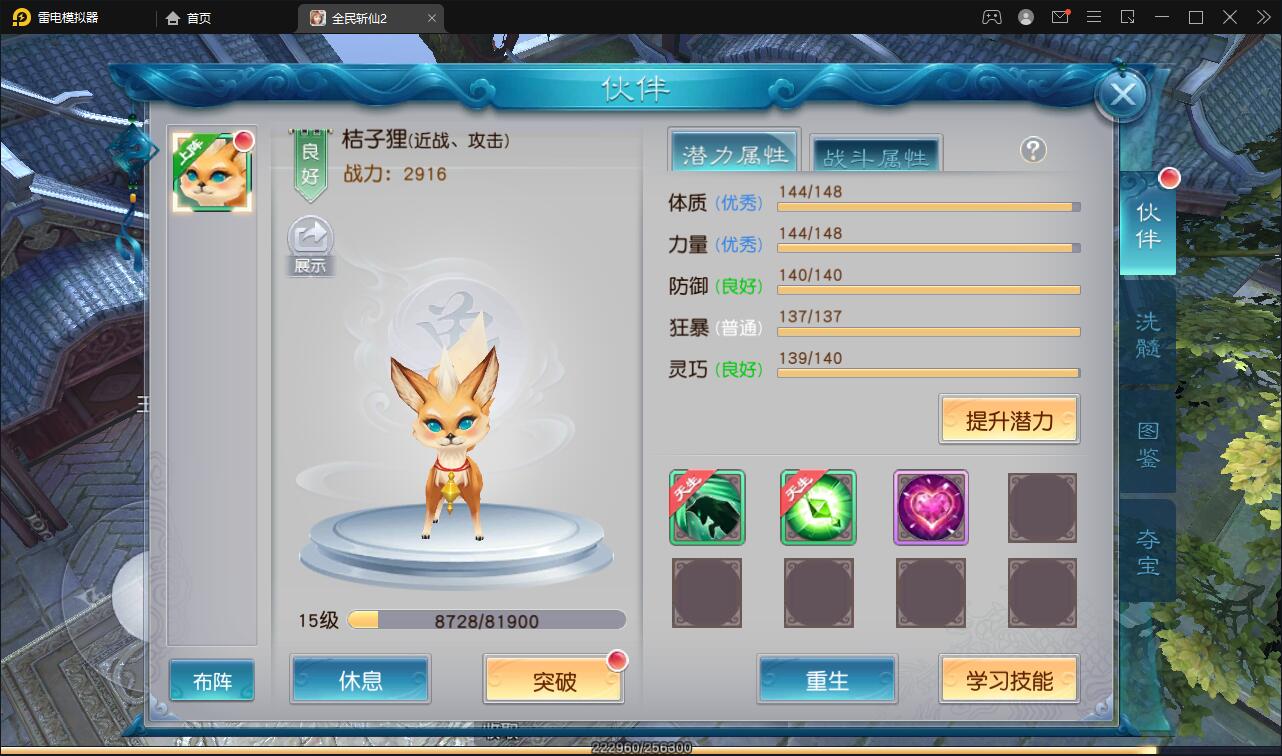Open the 图鉴 sidebar panel
Viewport: 1282px width, 756px height.
point(1147,445)
